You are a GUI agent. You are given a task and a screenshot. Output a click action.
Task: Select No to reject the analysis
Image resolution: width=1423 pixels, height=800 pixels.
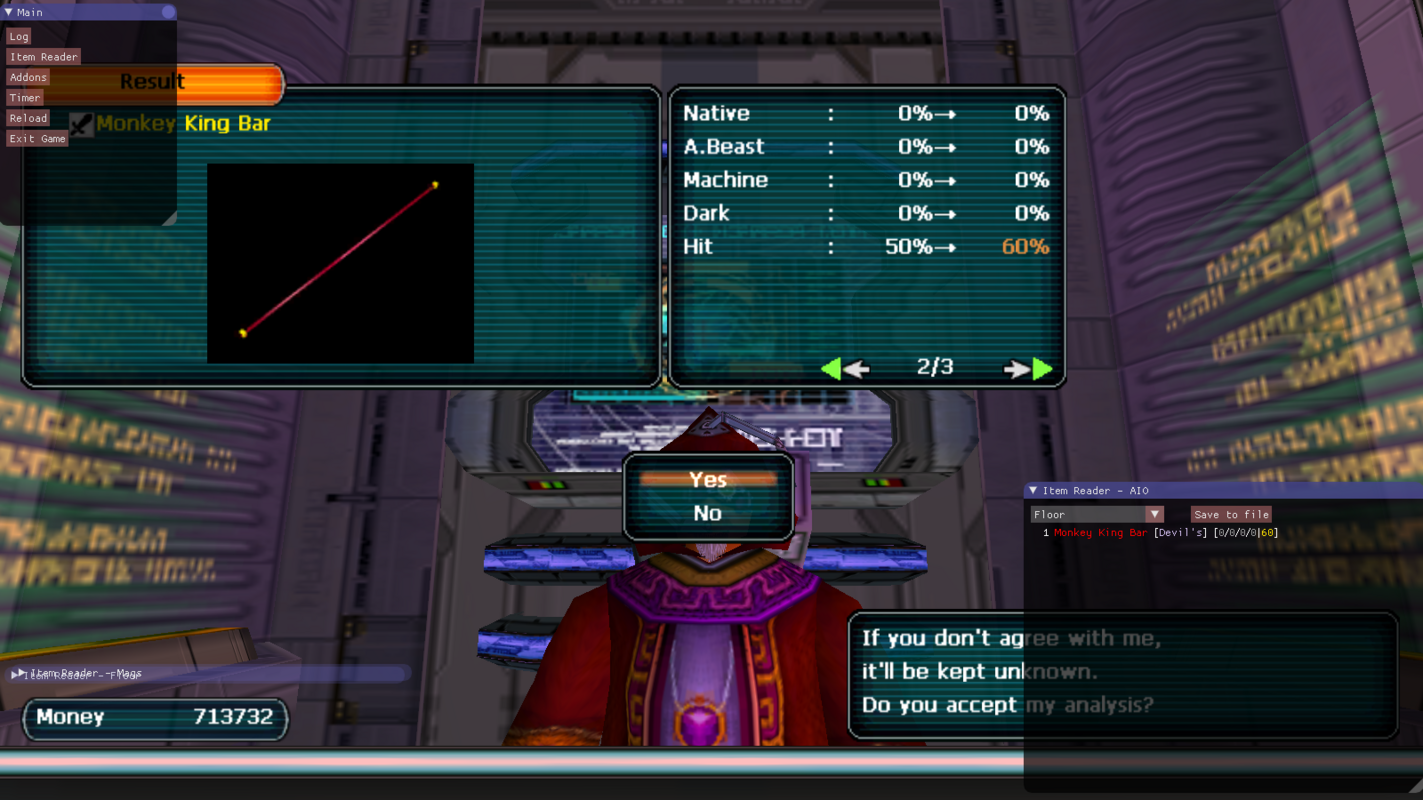pyautogui.click(x=708, y=513)
